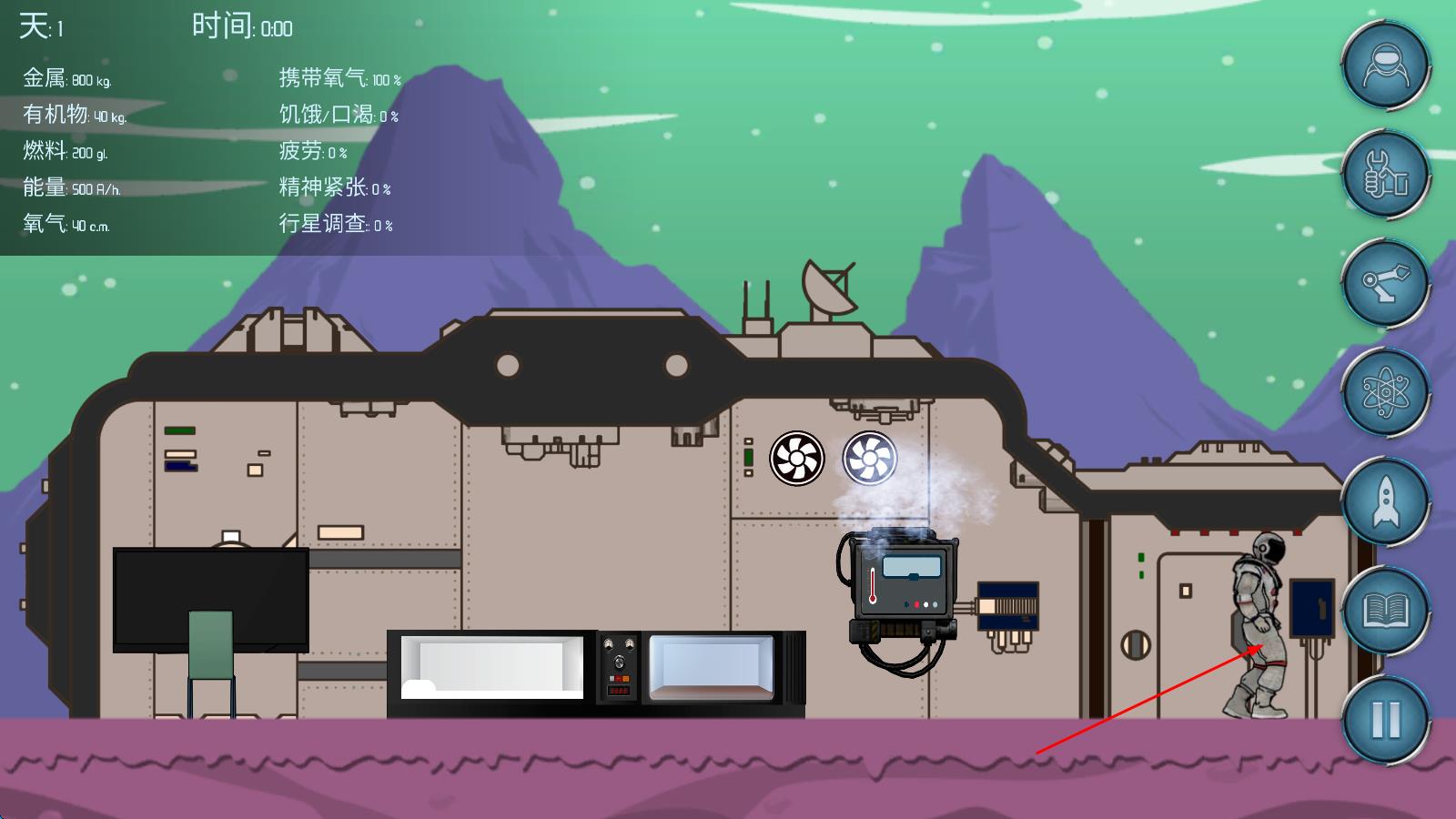Open the book journal

1385,611
